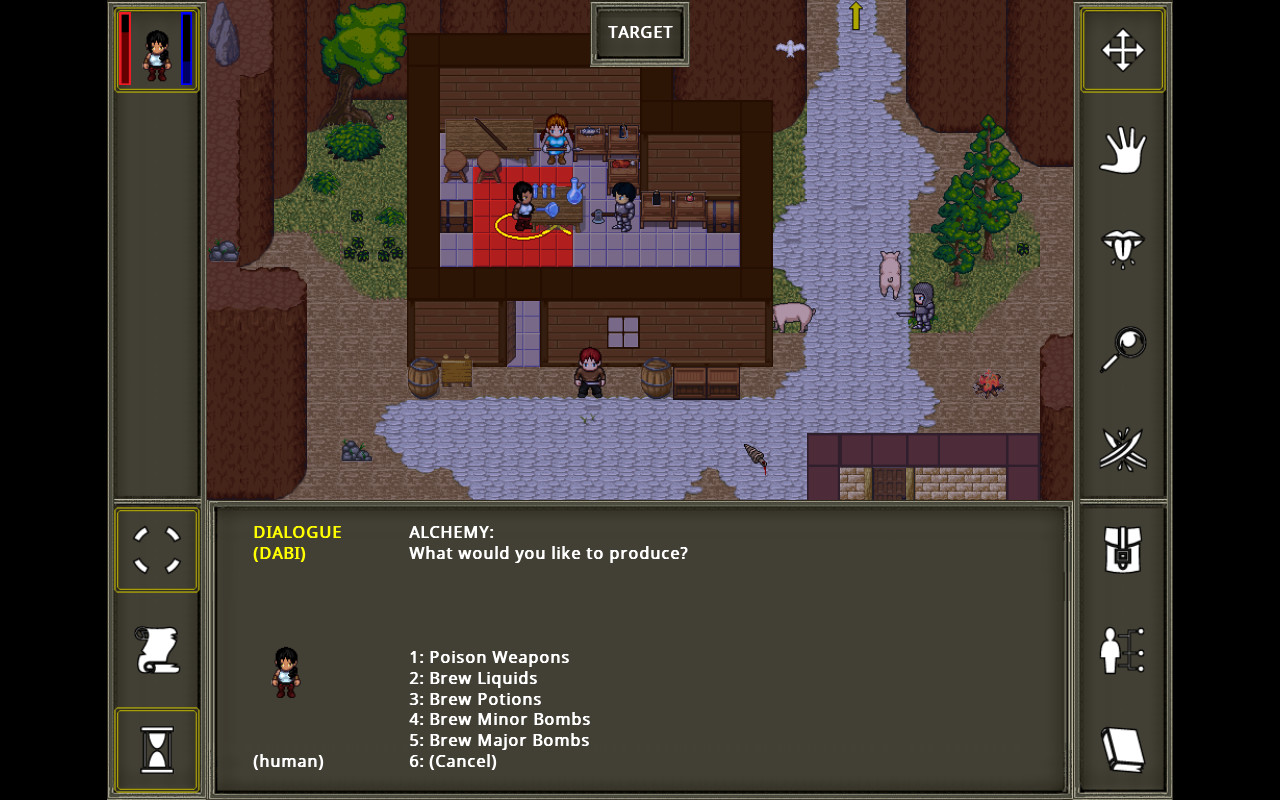Select the Brew Potions option
This screenshot has width=1280, height=800.
[x=475, y=698]
